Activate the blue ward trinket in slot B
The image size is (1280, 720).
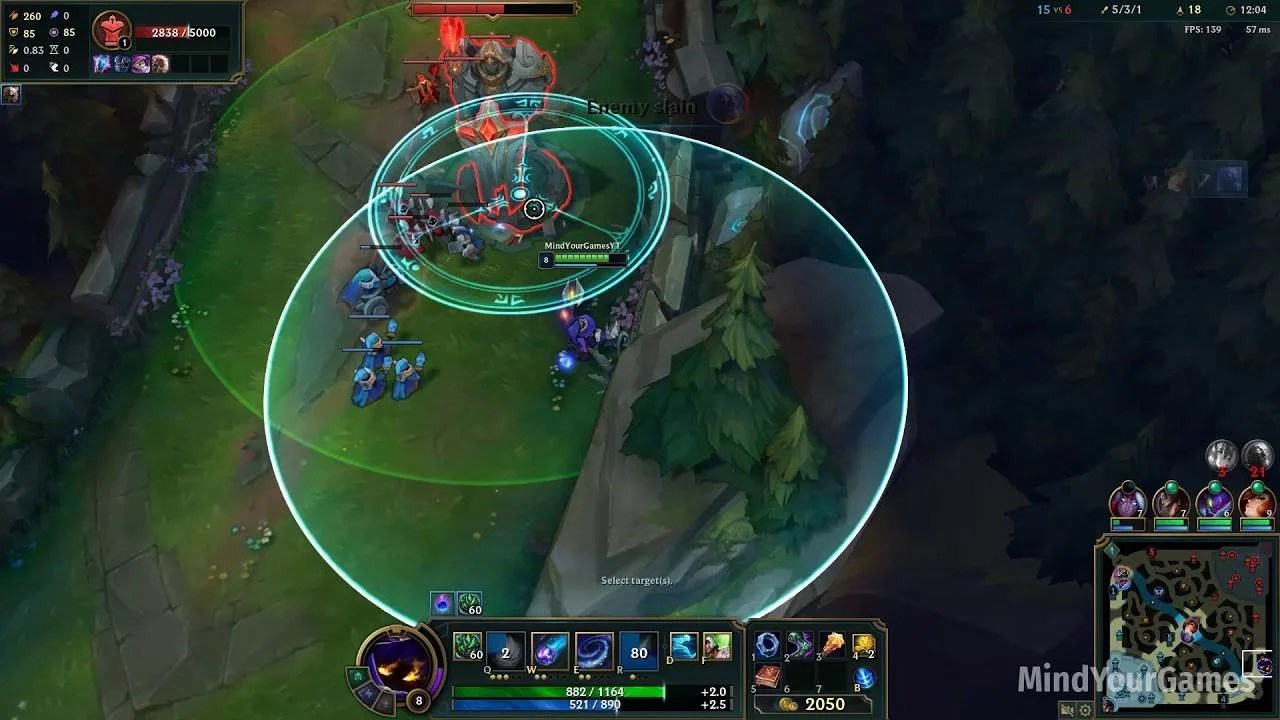pyautogui.click(x=863, y=678)
